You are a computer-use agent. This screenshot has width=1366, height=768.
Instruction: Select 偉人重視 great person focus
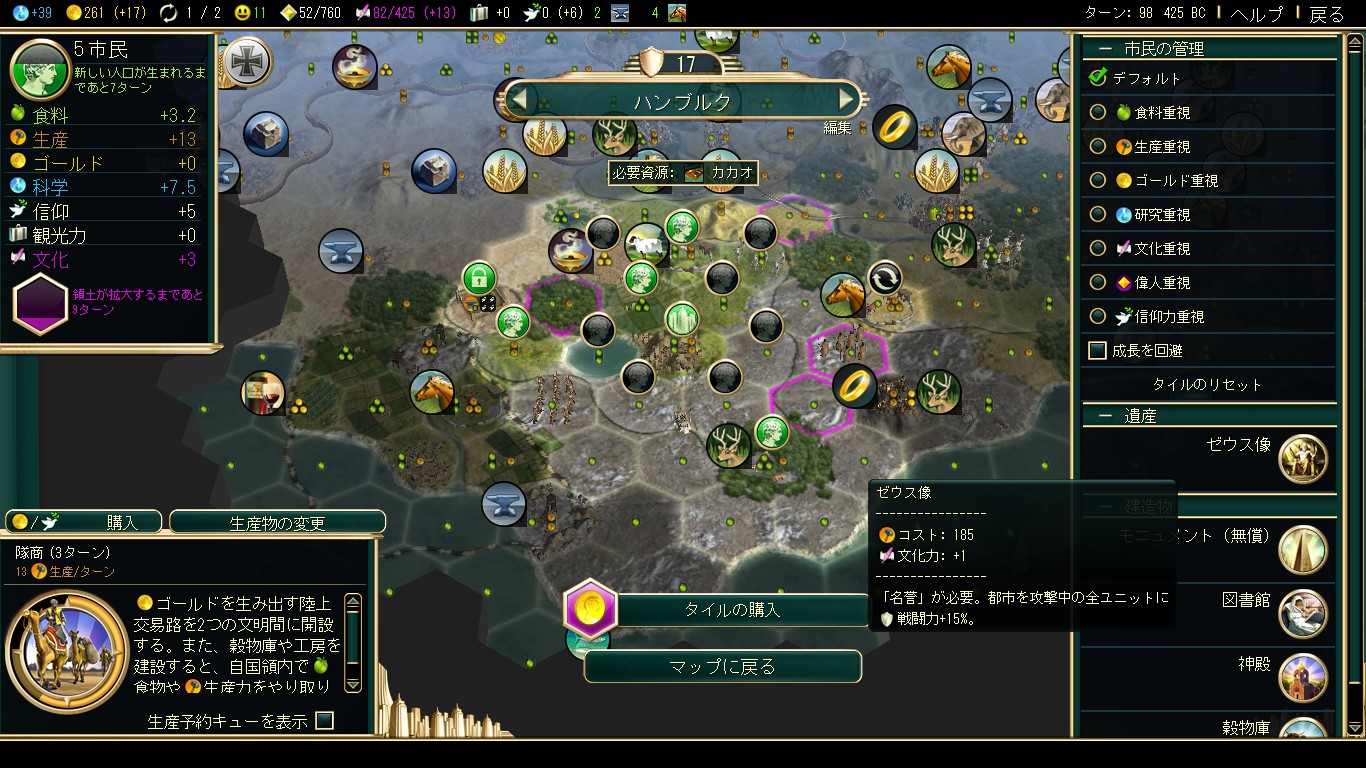tap(1098, 283)
